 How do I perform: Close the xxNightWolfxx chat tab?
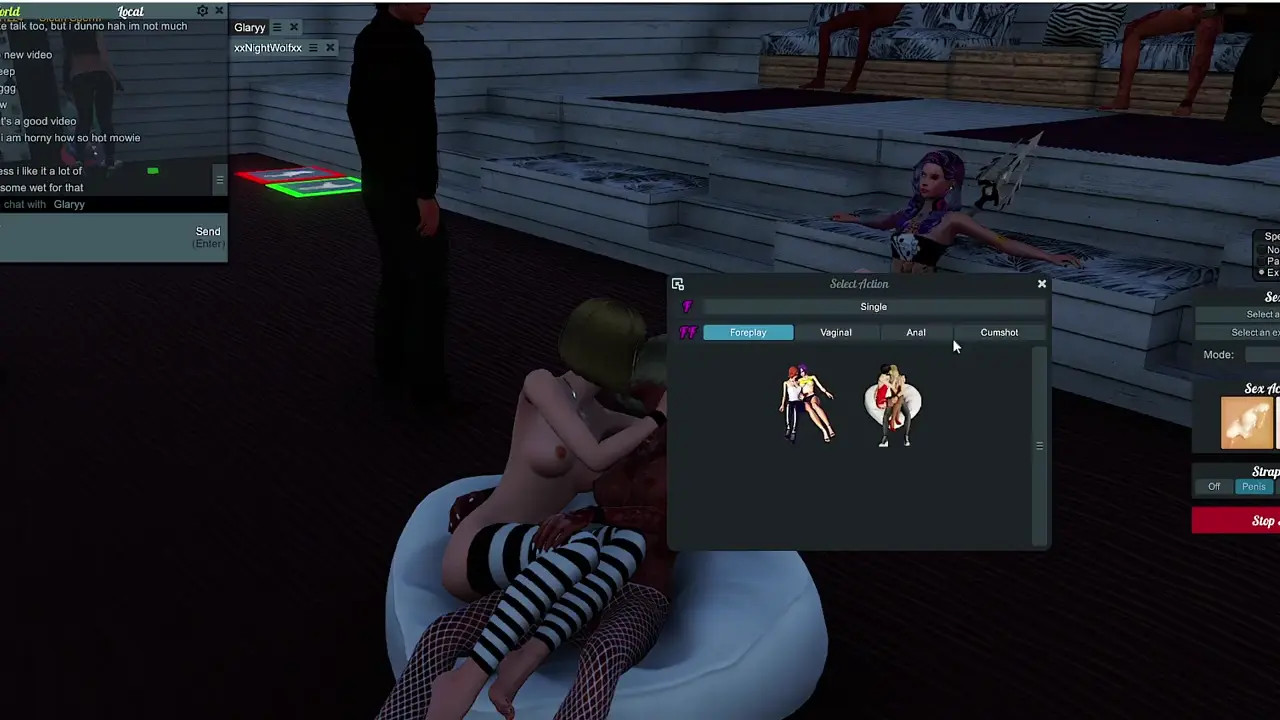pos(330,48)
